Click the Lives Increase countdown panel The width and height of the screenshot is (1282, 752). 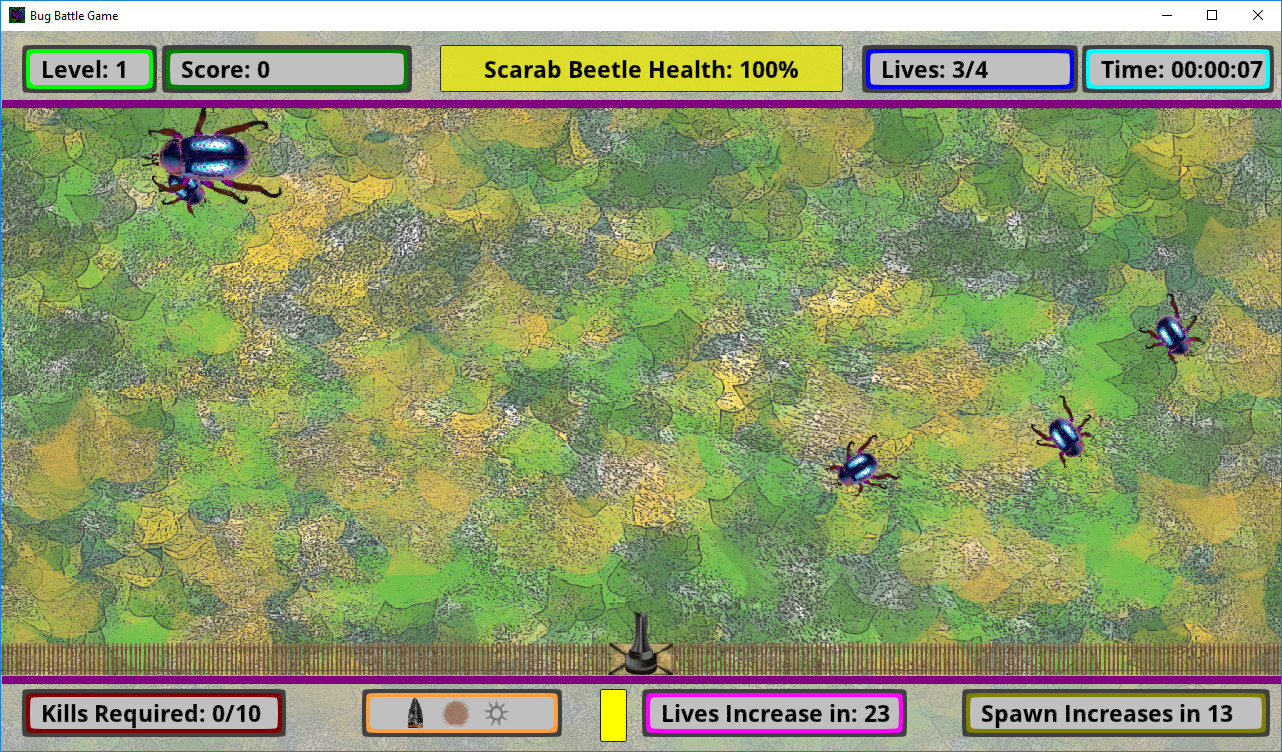[x=774, y=713]
